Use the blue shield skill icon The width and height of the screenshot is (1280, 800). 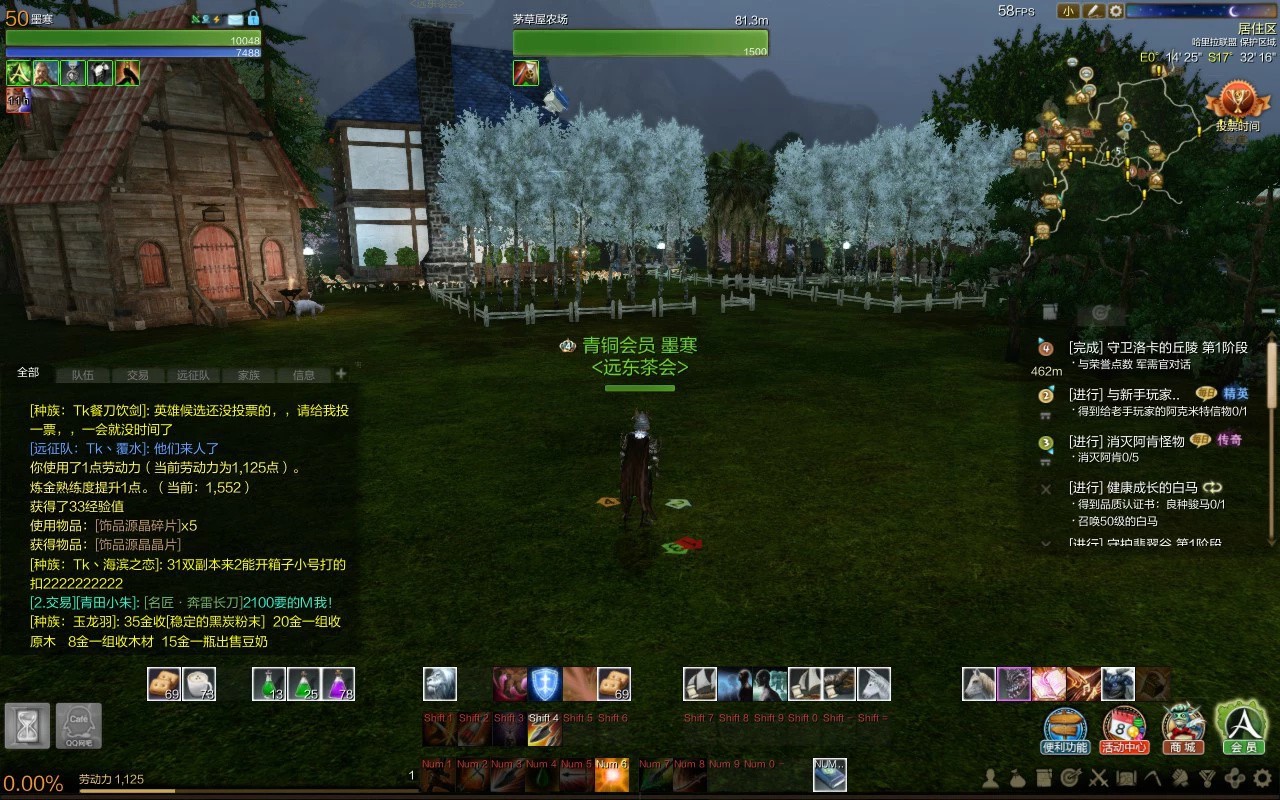544,684
